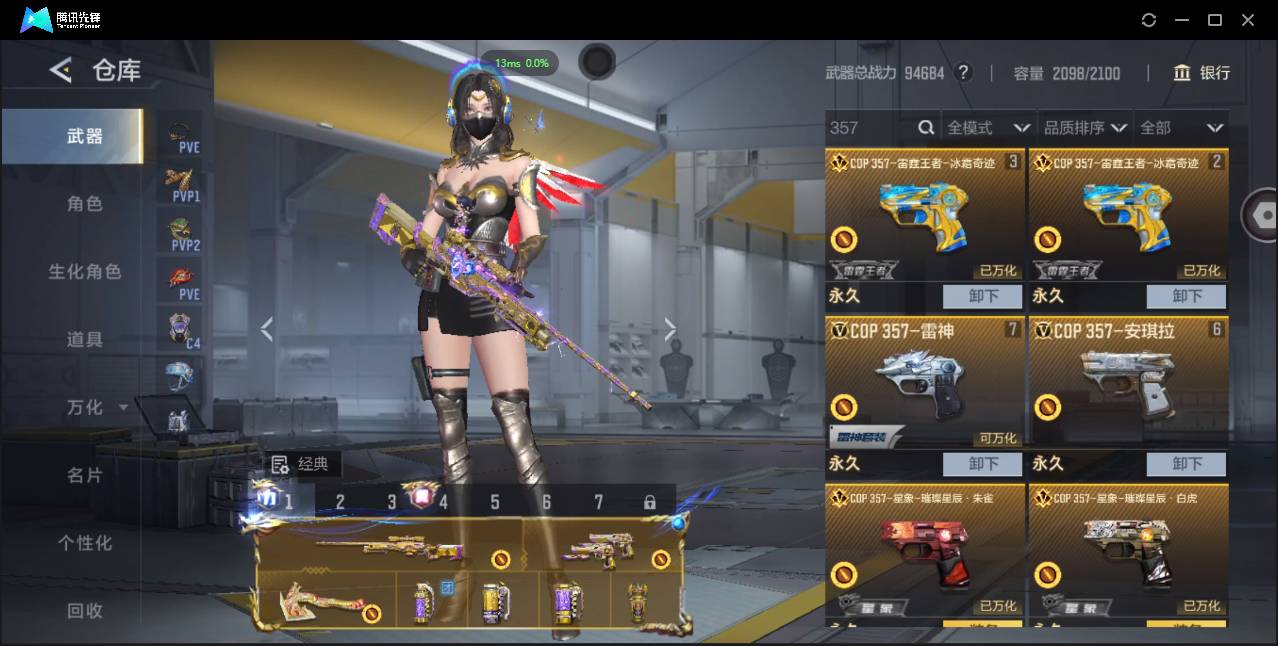
Task: Click the weapon search field showing 357
Action: pyautogui.click(x=870, y=128)
